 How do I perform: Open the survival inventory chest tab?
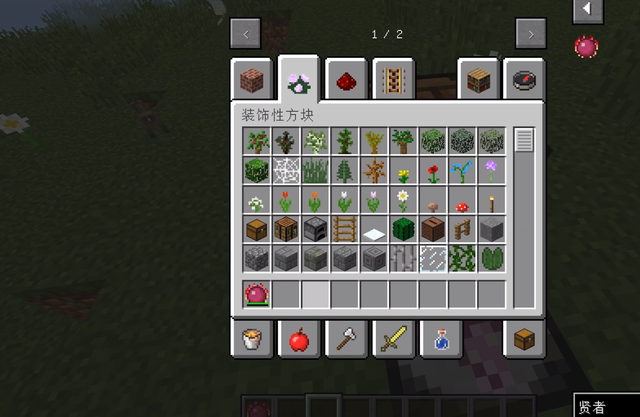coord(524,340)
